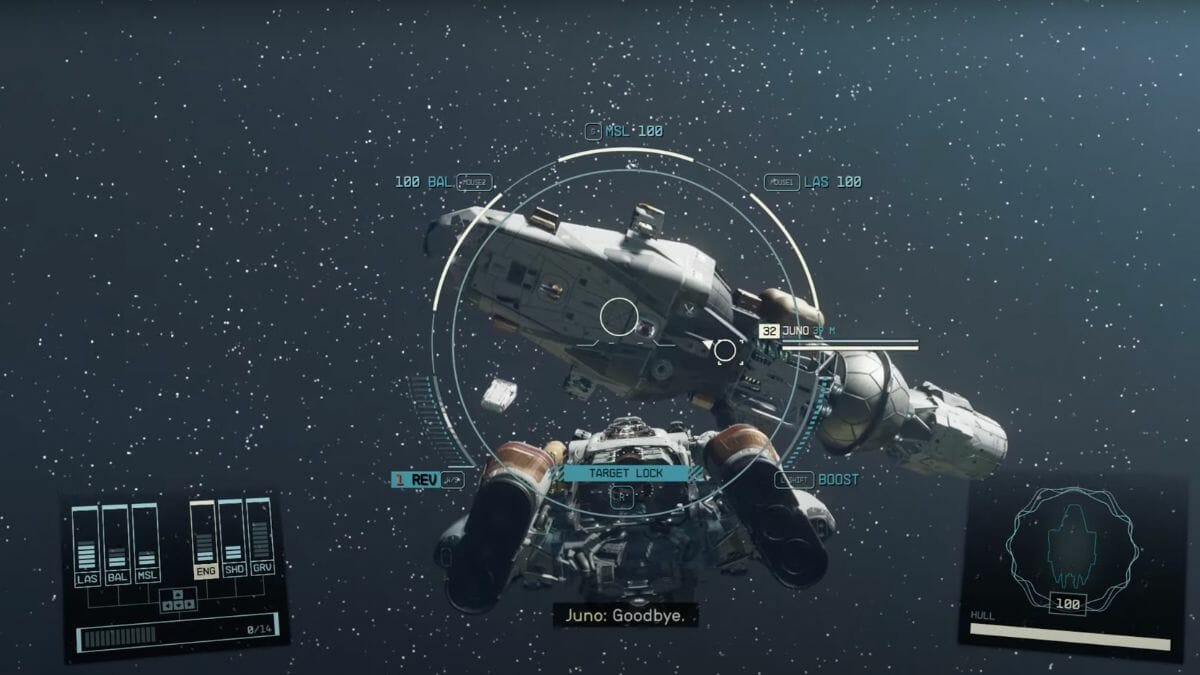The width and height of the screenshot is (1200, 675).
Task: Click the TARGET LOCK label
Action: 625,472
